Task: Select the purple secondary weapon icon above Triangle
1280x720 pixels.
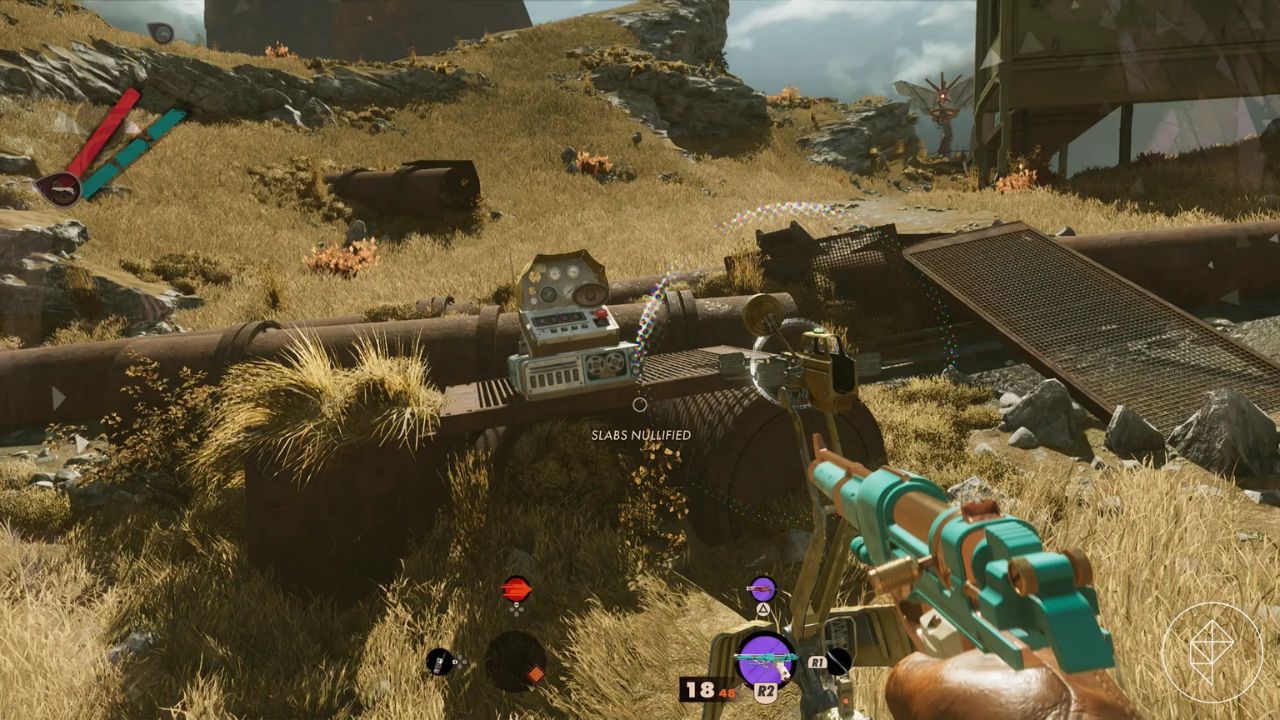Action: [762, 588]
